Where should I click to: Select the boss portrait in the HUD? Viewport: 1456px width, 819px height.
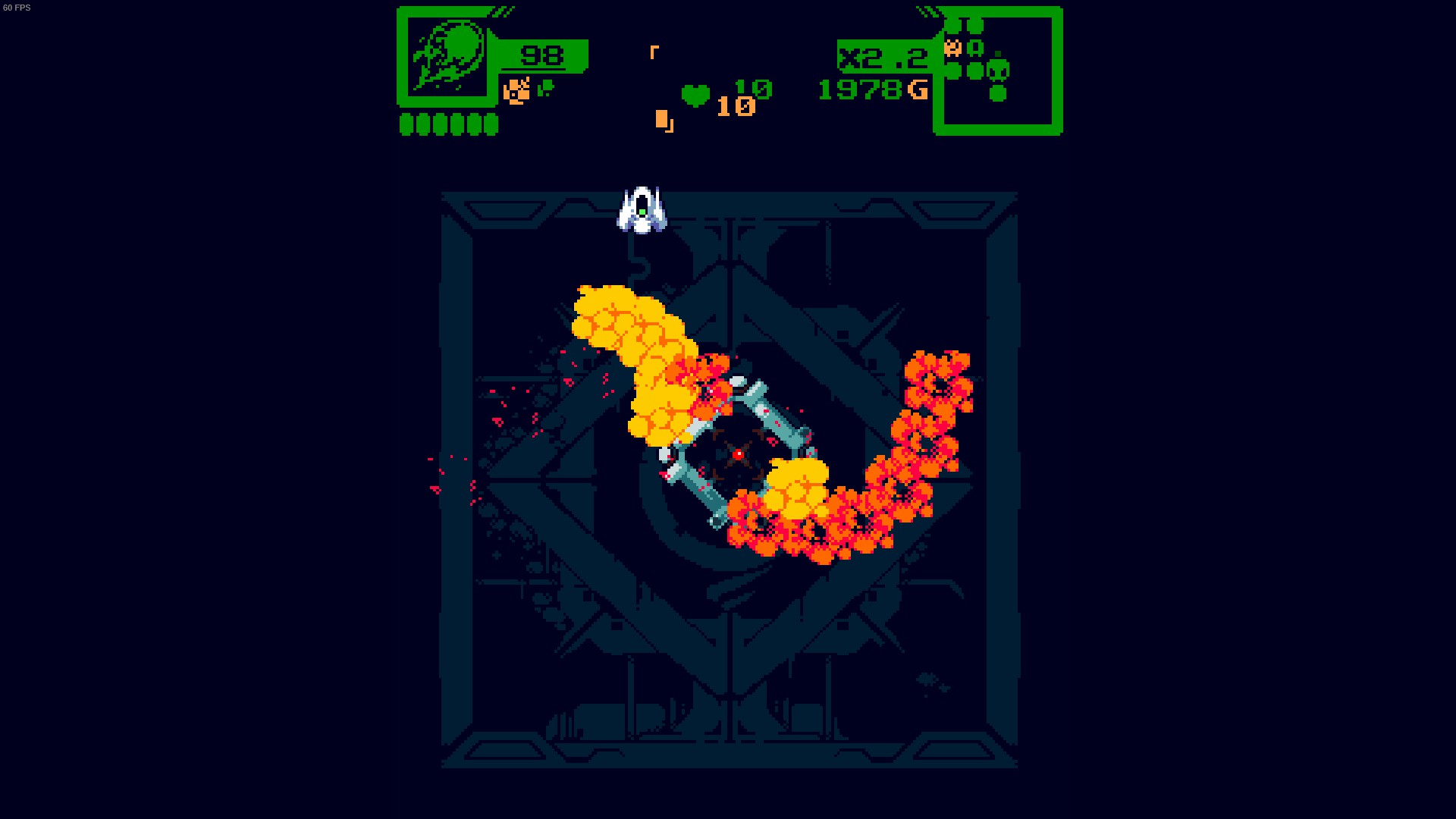tap(449, 55)
